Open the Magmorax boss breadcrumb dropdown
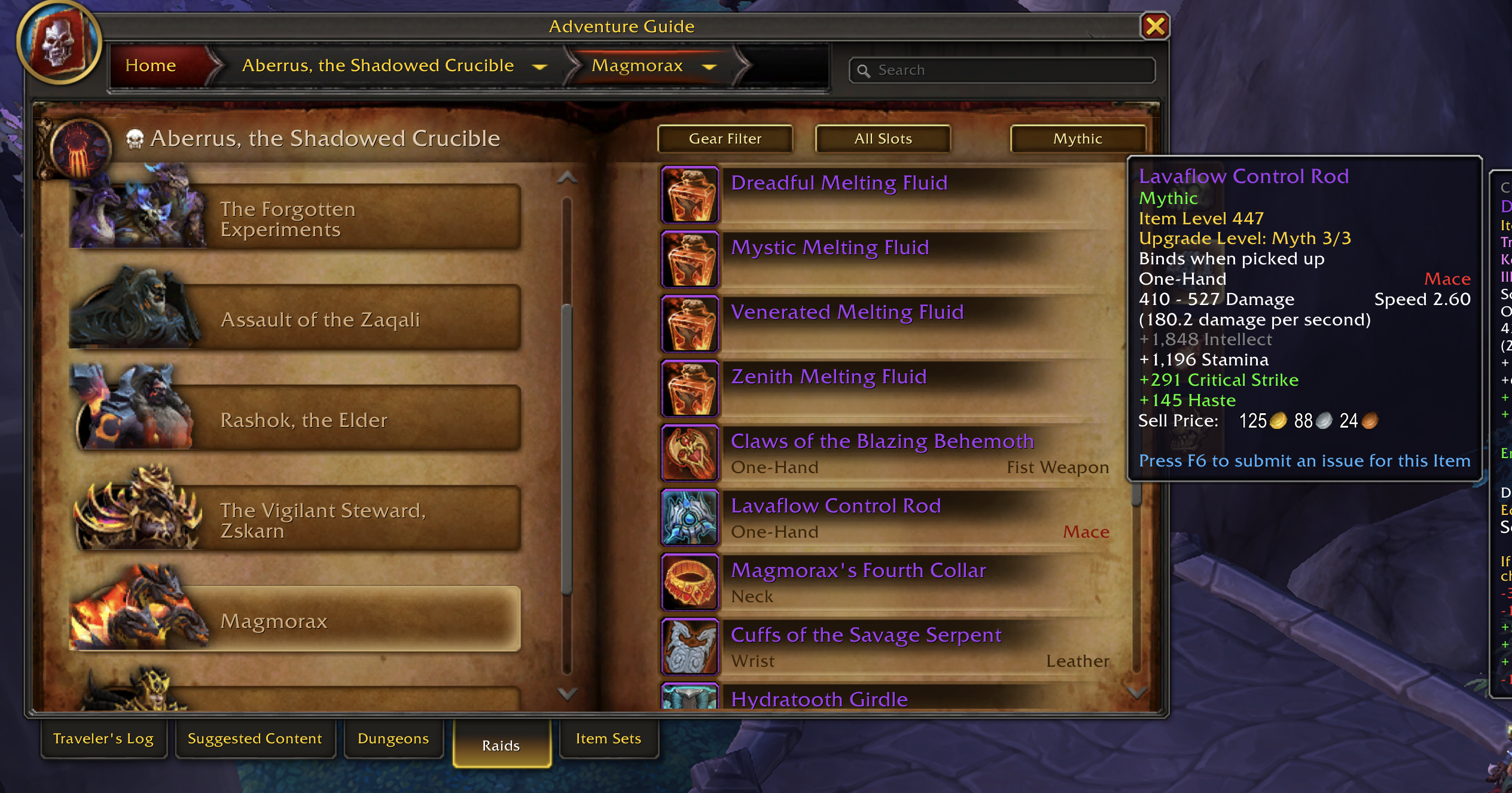The height and width of the screenshot is (793, 1512). pos(709,67)
